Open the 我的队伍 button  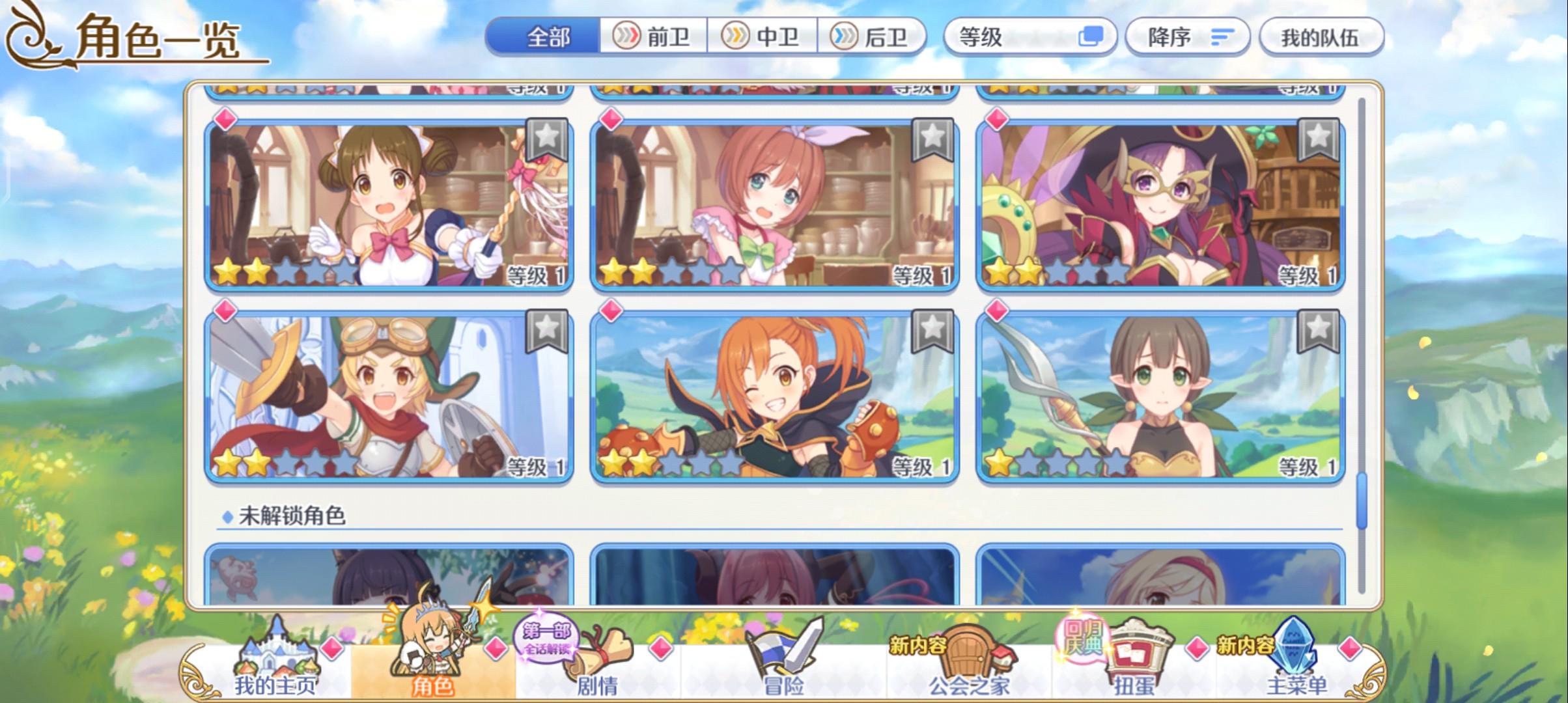click(1322, 37)
